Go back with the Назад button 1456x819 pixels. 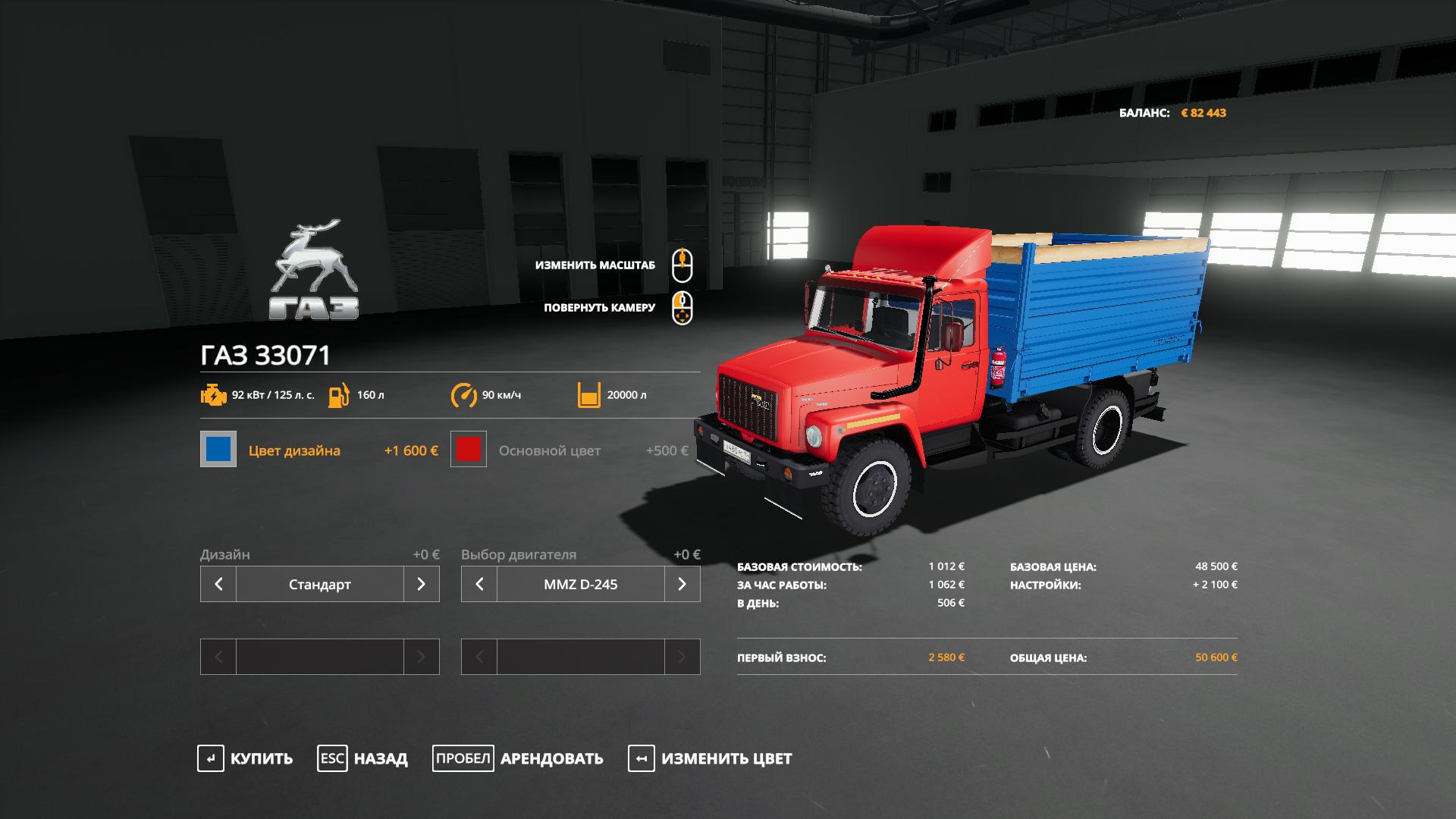[362, 758]
